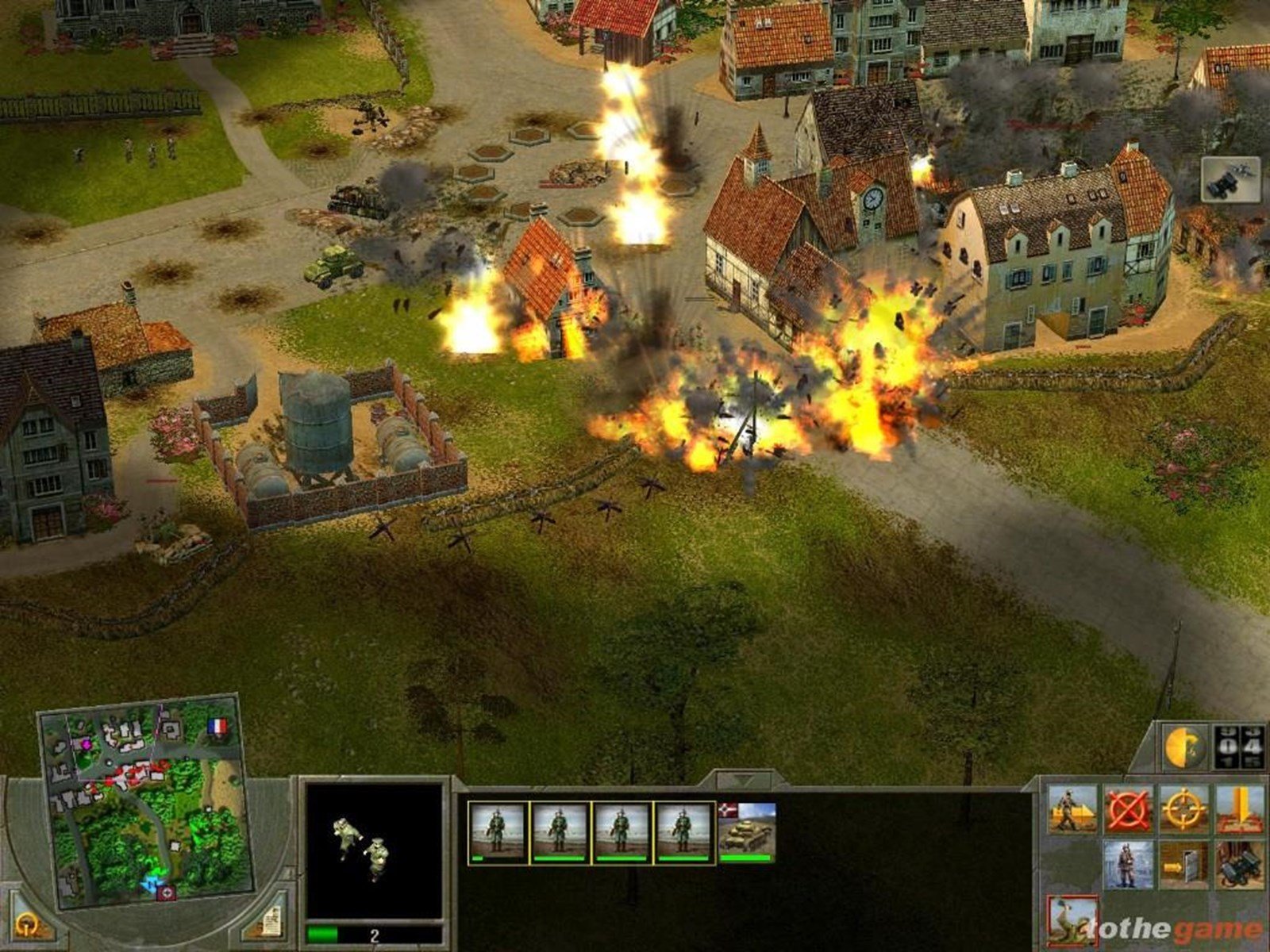Click the day-night clock indicator

tap(1184, 747)
